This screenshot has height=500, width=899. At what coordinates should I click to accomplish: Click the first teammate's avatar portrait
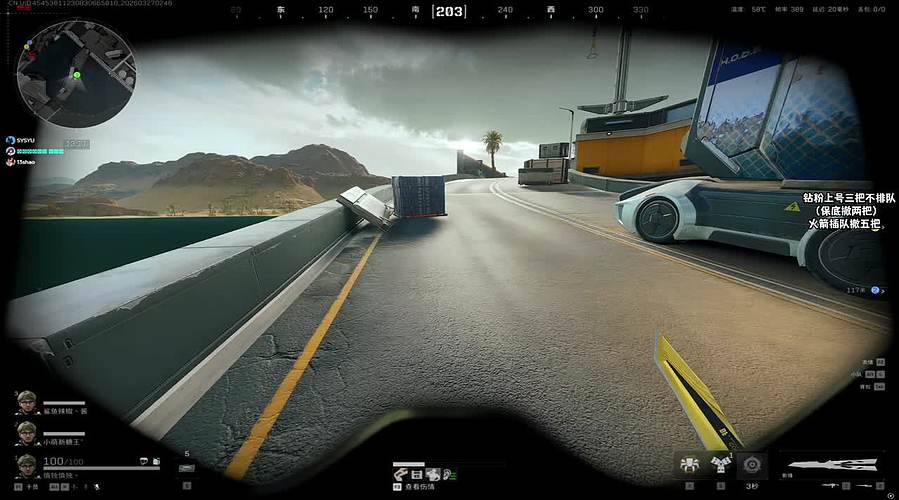(27, 403)
